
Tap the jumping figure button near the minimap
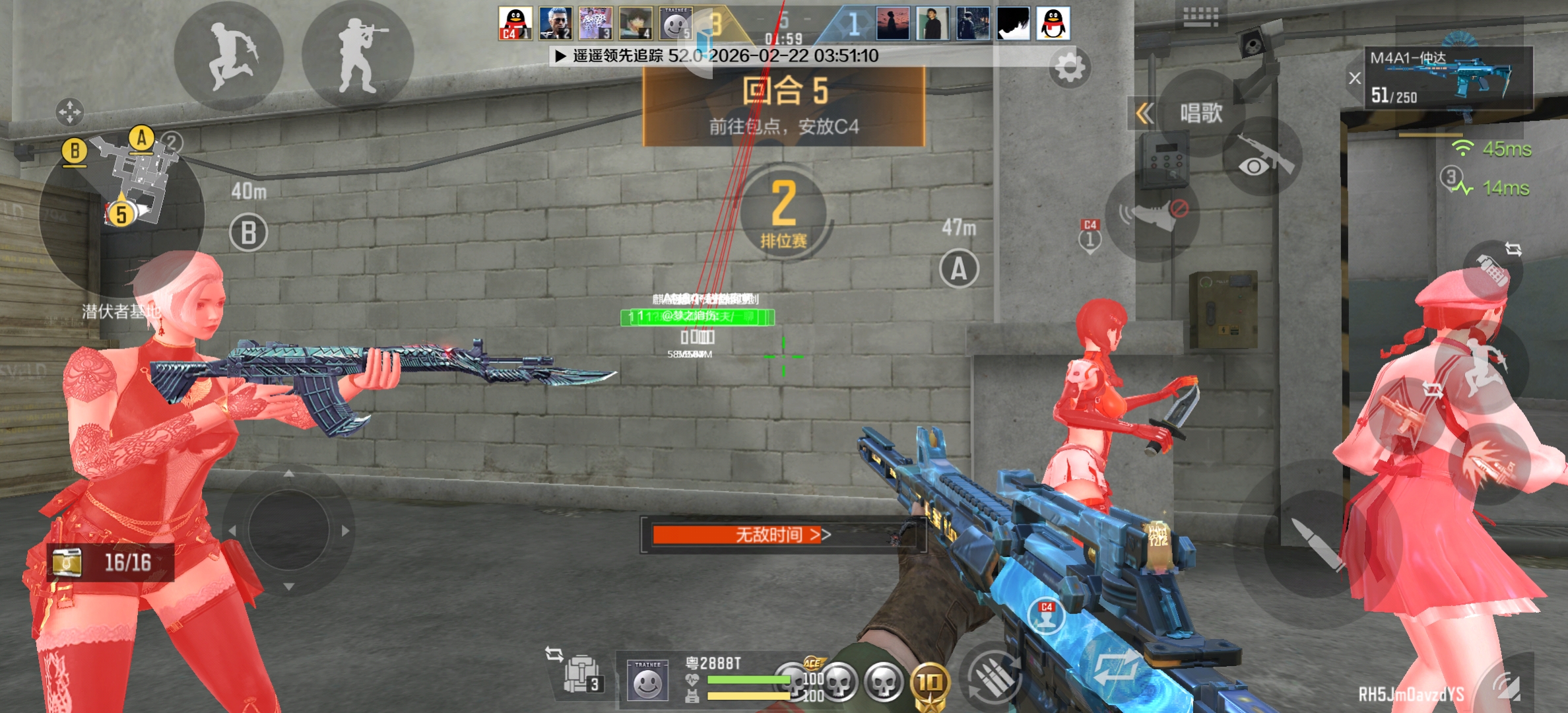[229, 56]
